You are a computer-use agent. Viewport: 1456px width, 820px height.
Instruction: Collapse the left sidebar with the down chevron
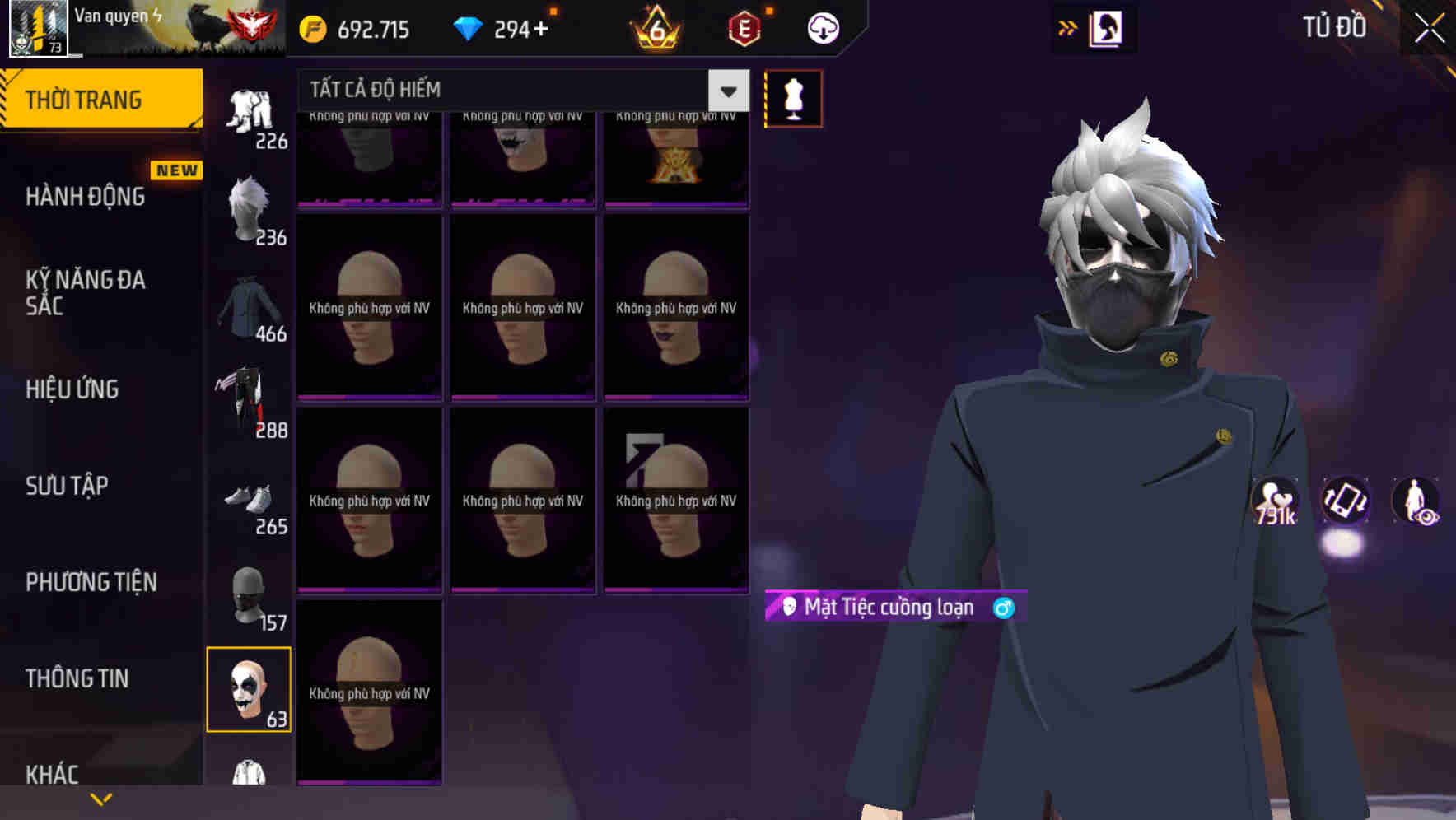(100, 797)
